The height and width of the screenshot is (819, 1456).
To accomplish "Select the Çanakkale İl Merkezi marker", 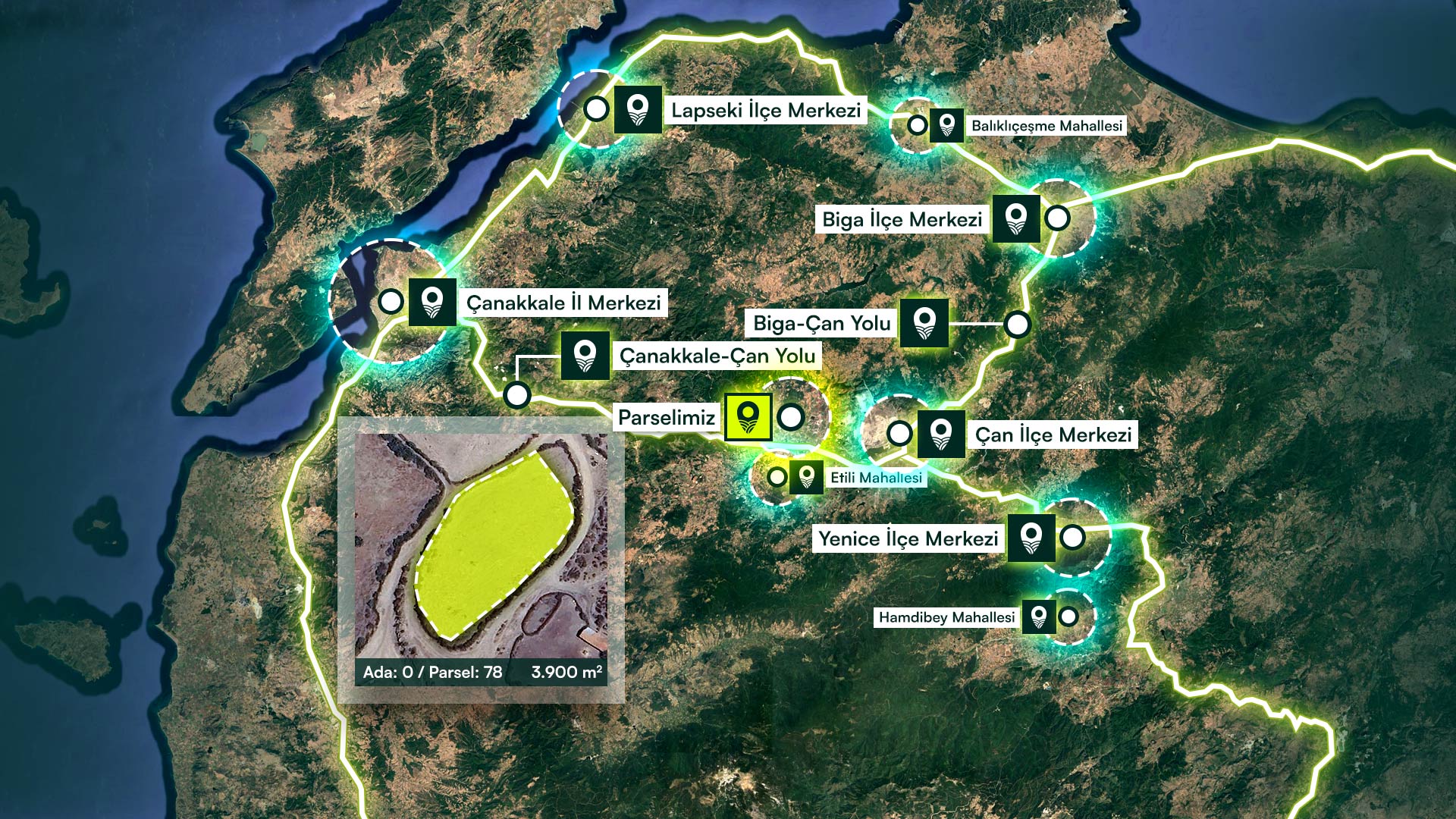I will (432, 303).
